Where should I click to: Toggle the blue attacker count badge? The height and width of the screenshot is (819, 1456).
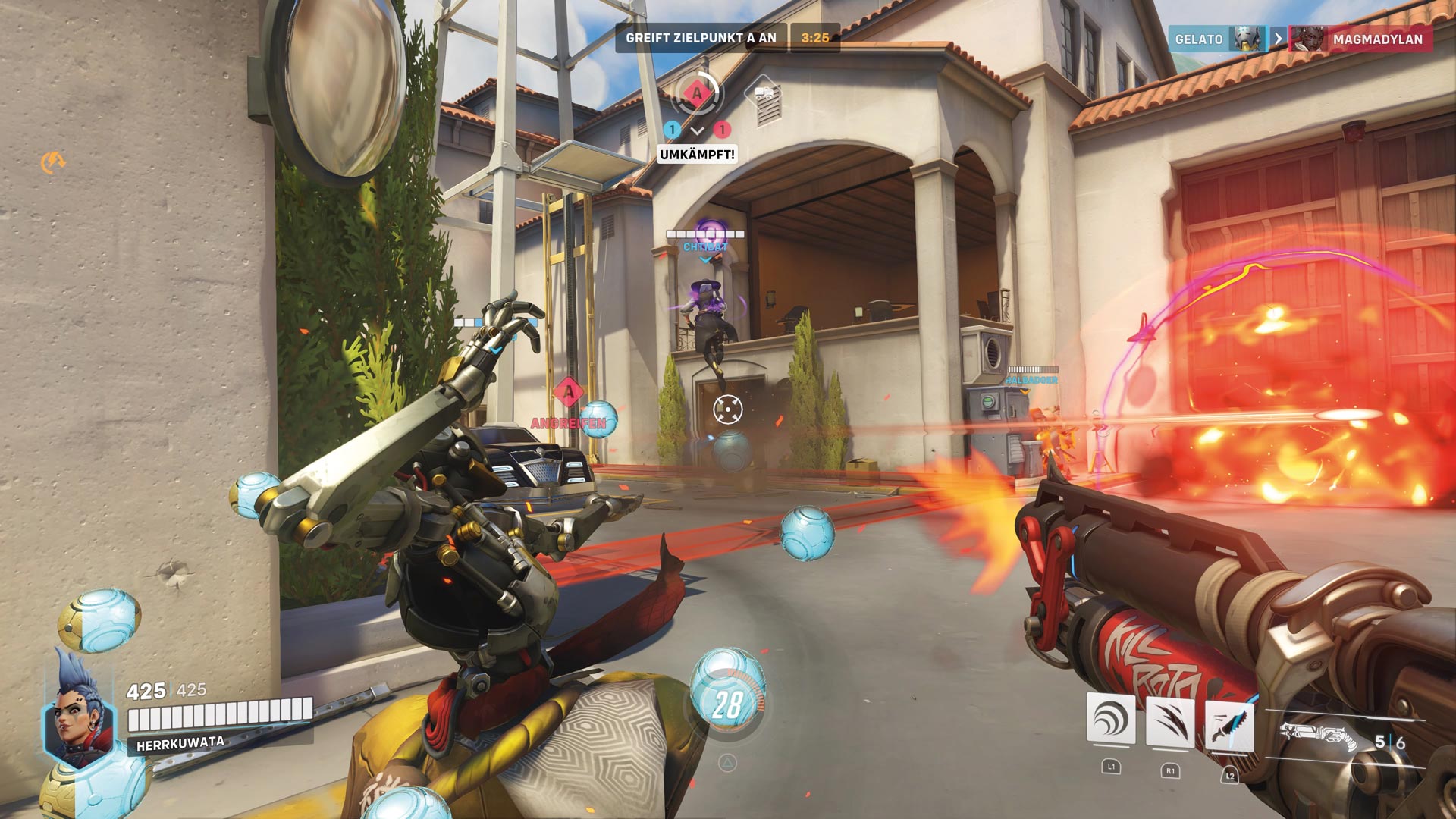pos(670,129)
